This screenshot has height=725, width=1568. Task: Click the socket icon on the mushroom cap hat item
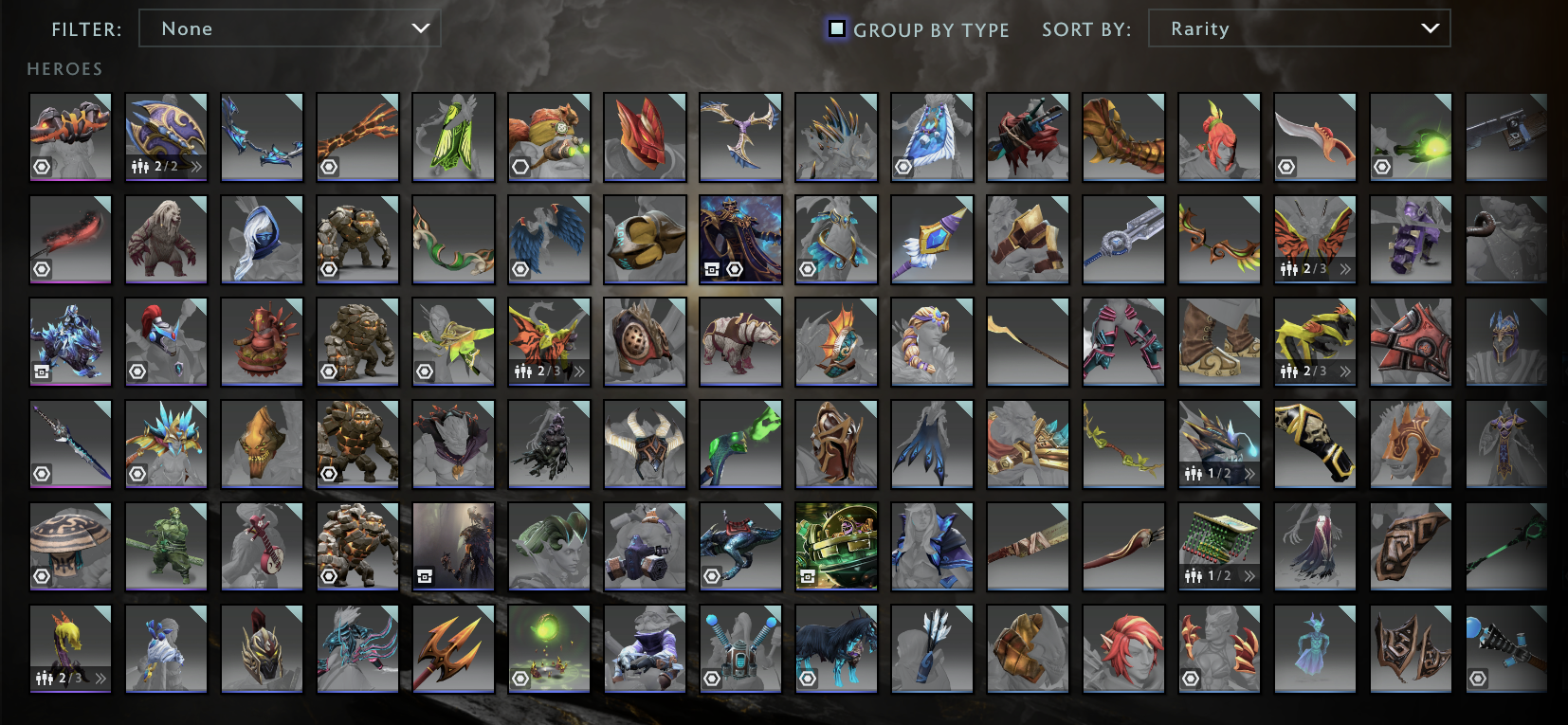[x=42, y=576]
